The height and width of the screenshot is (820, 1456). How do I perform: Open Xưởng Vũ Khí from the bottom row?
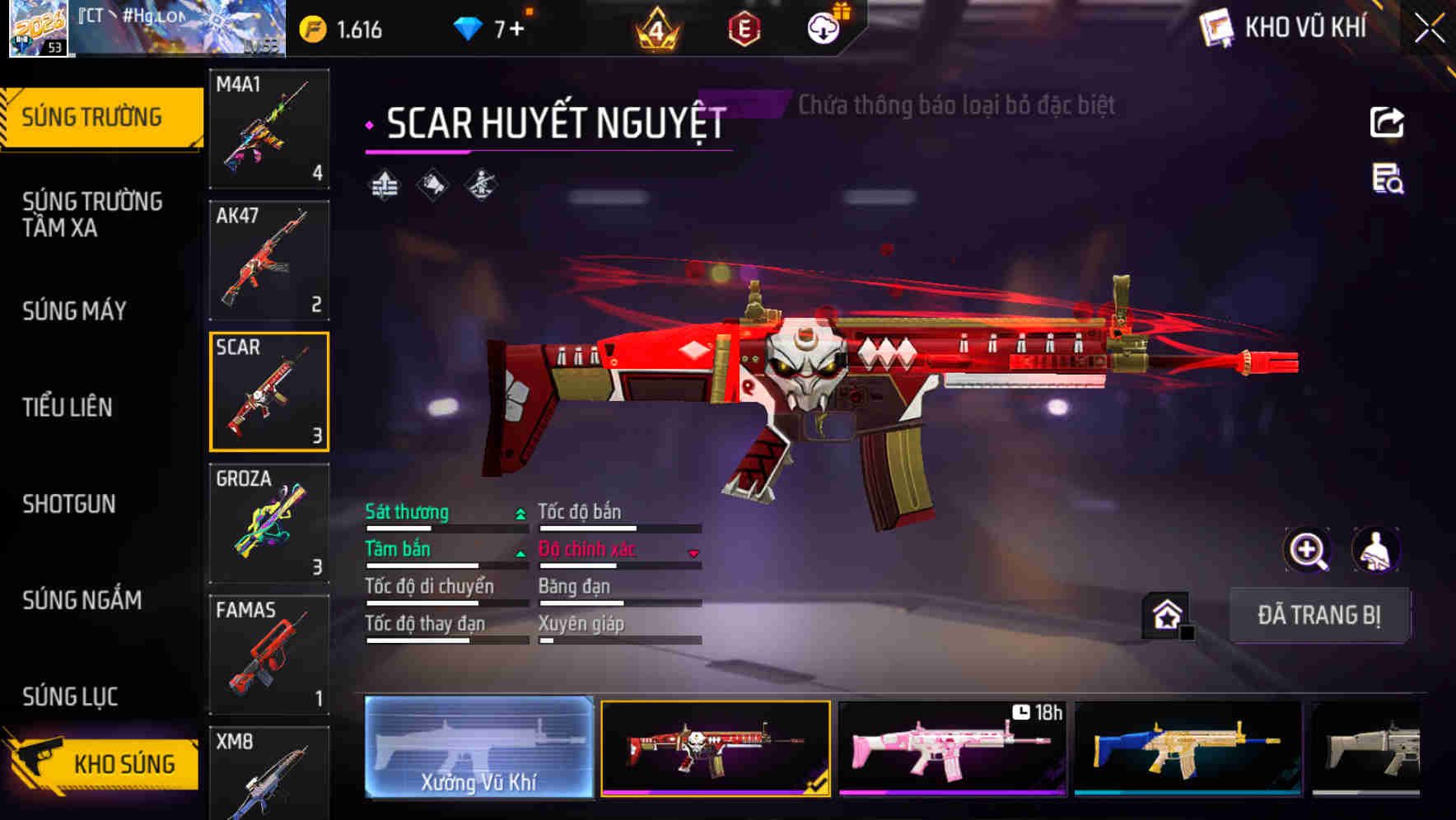tap(478, 749)
